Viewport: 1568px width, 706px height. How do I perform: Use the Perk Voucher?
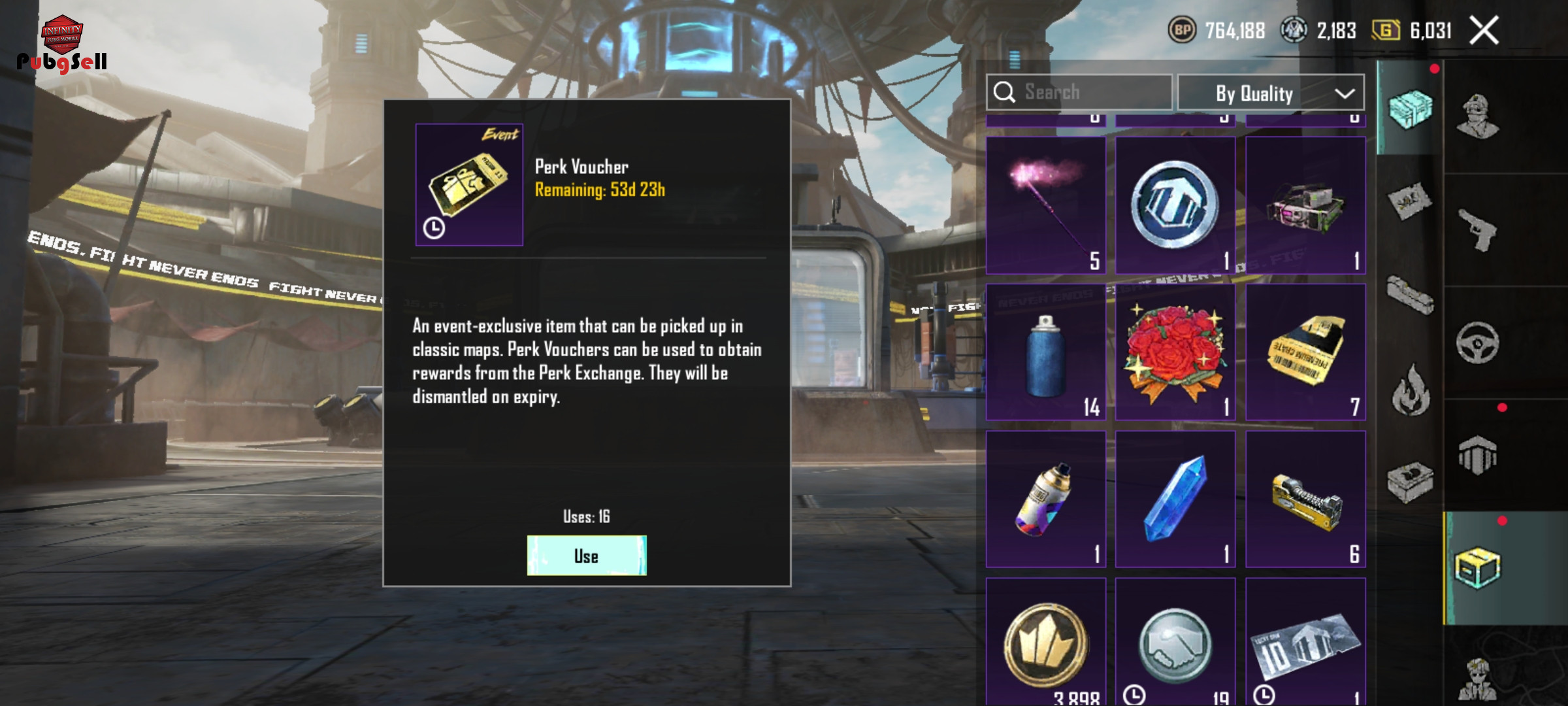coord(587,556)
